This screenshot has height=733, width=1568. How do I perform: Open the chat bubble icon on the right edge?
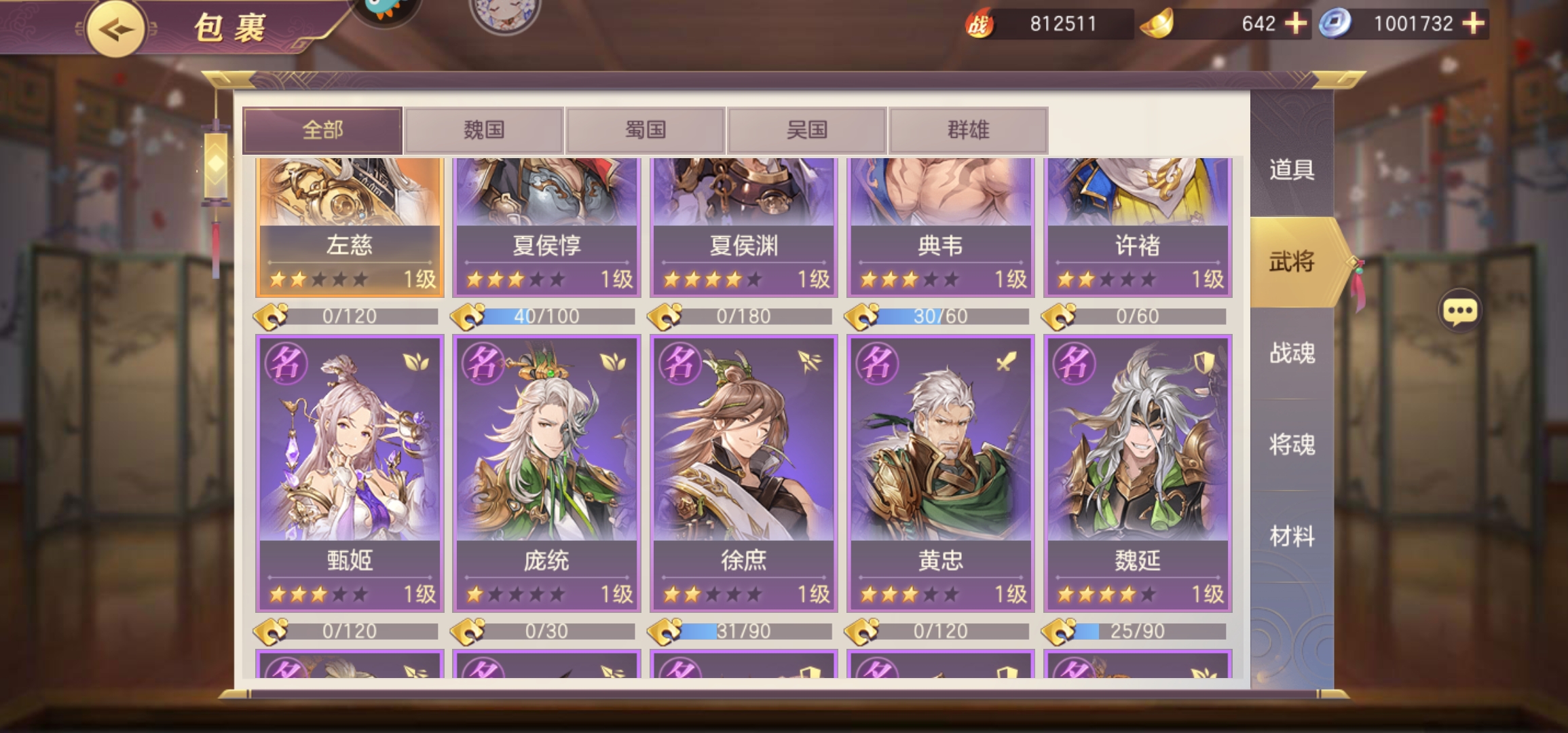[x=1461, y=309]
